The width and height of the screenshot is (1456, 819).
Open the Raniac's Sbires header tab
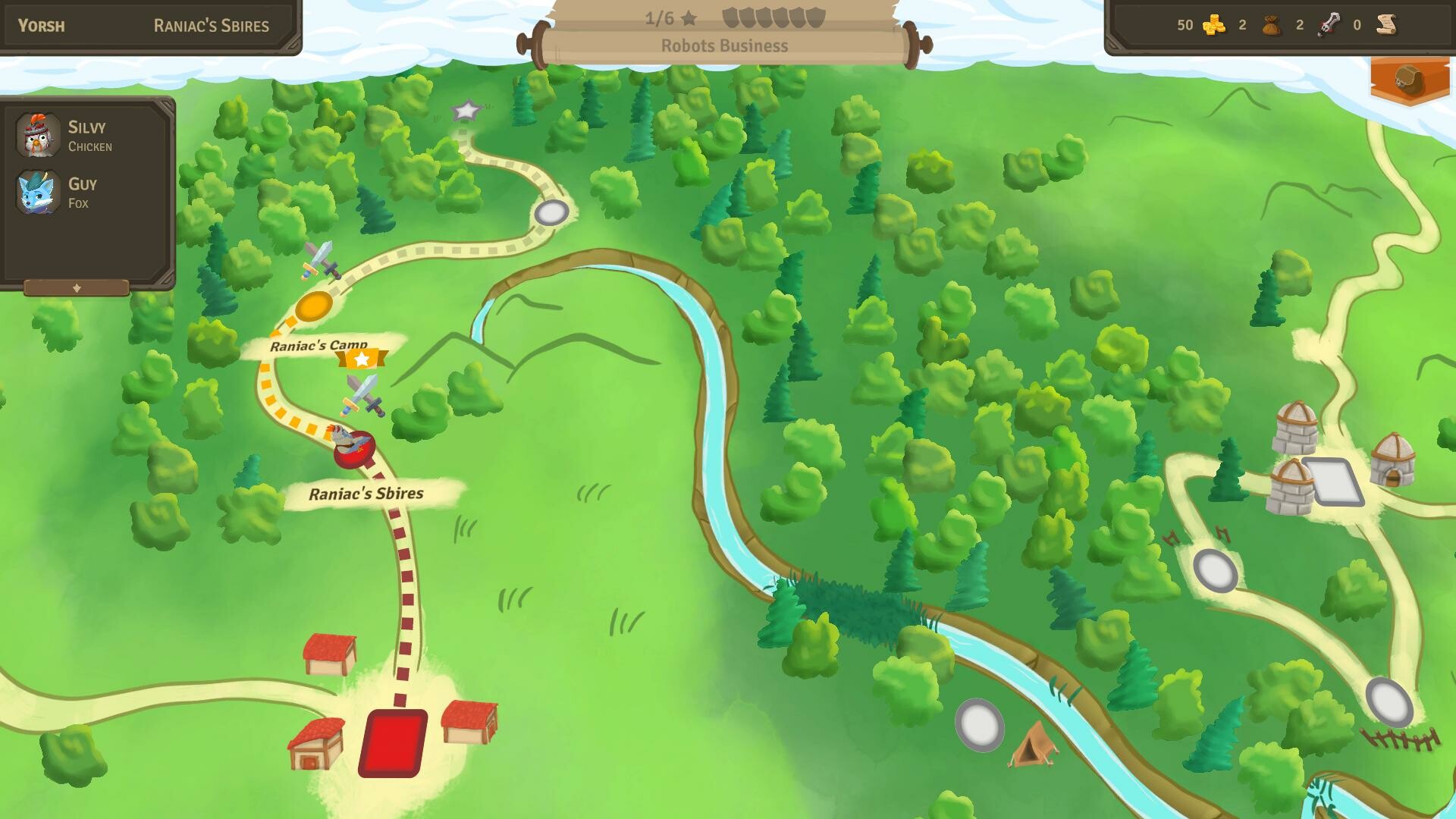[211, 25]
